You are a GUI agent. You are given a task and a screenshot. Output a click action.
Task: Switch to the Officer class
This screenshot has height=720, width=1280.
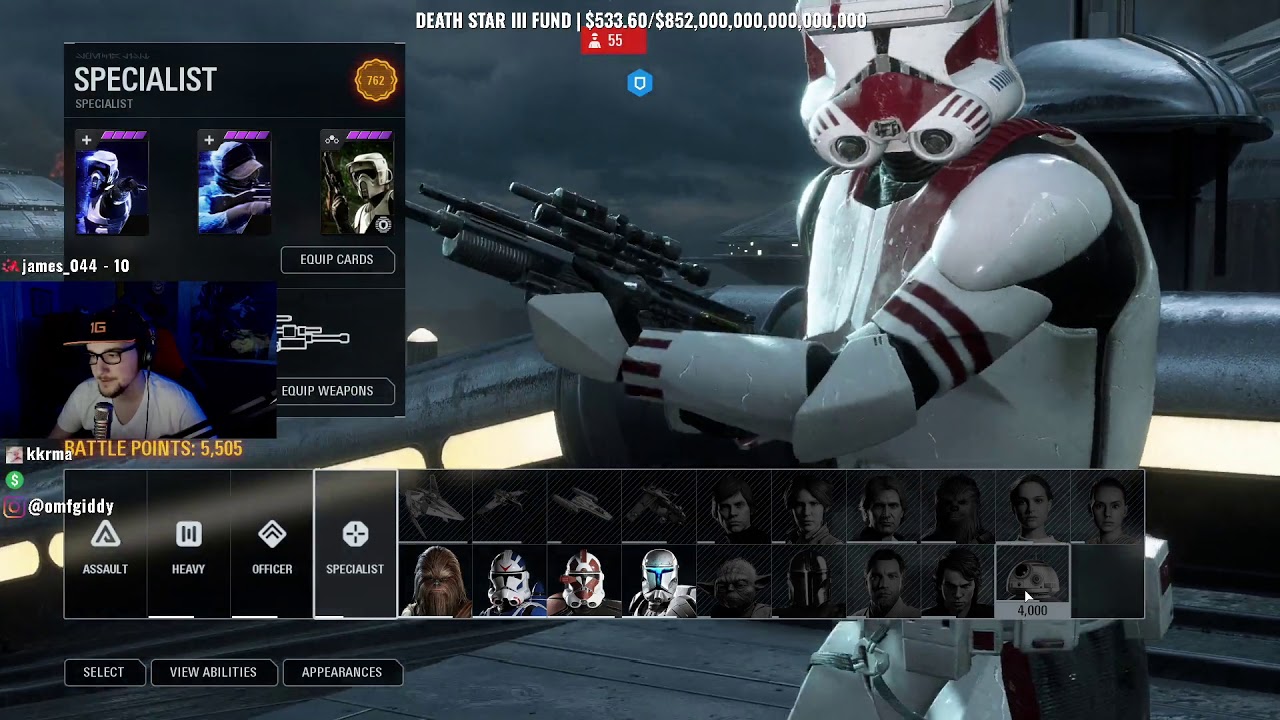coord(272,545)
